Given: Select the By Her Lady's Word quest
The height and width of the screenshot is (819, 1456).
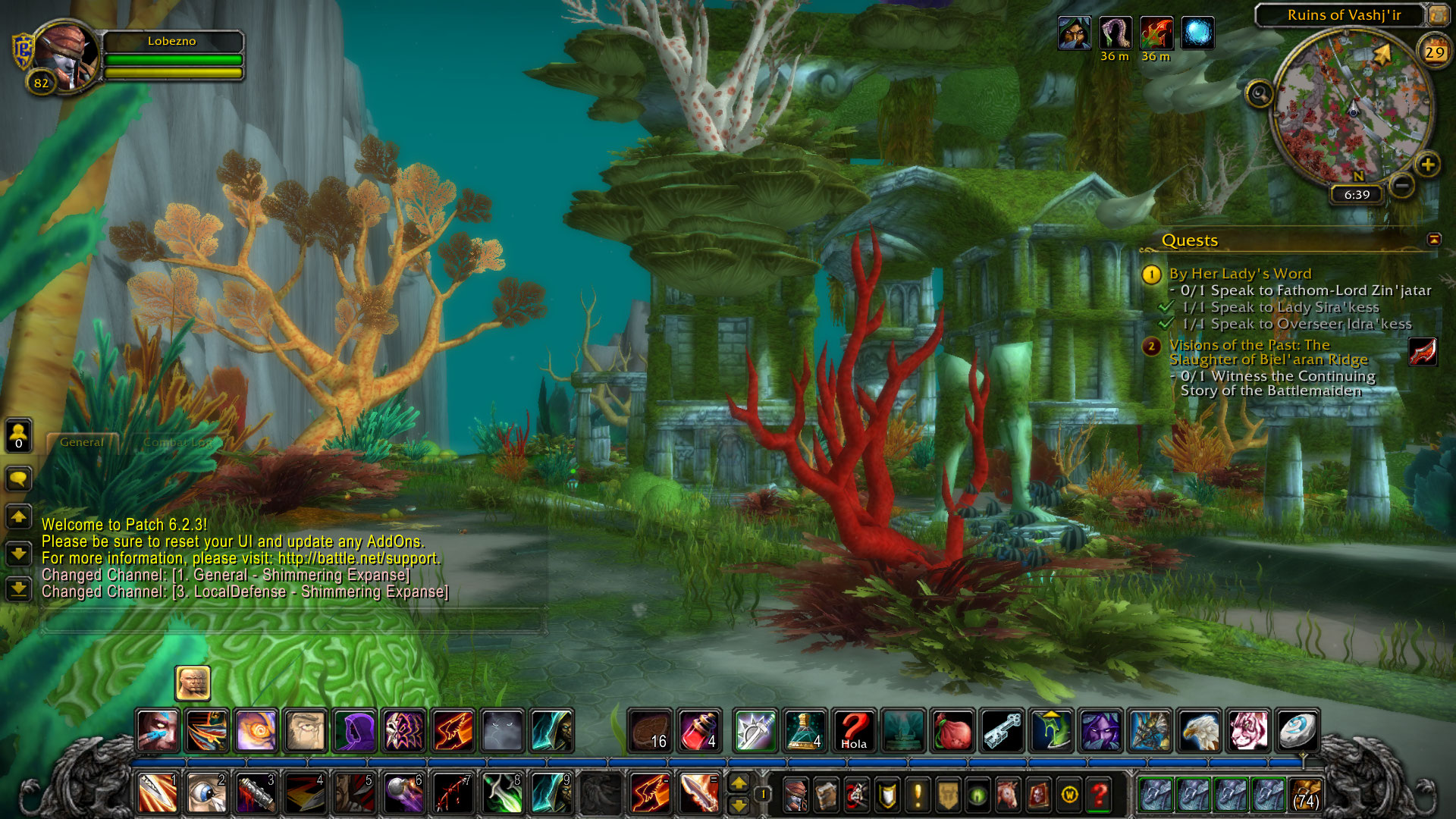Looking at the screenshot, I should pyautogui.click(x=1240, y=274).
